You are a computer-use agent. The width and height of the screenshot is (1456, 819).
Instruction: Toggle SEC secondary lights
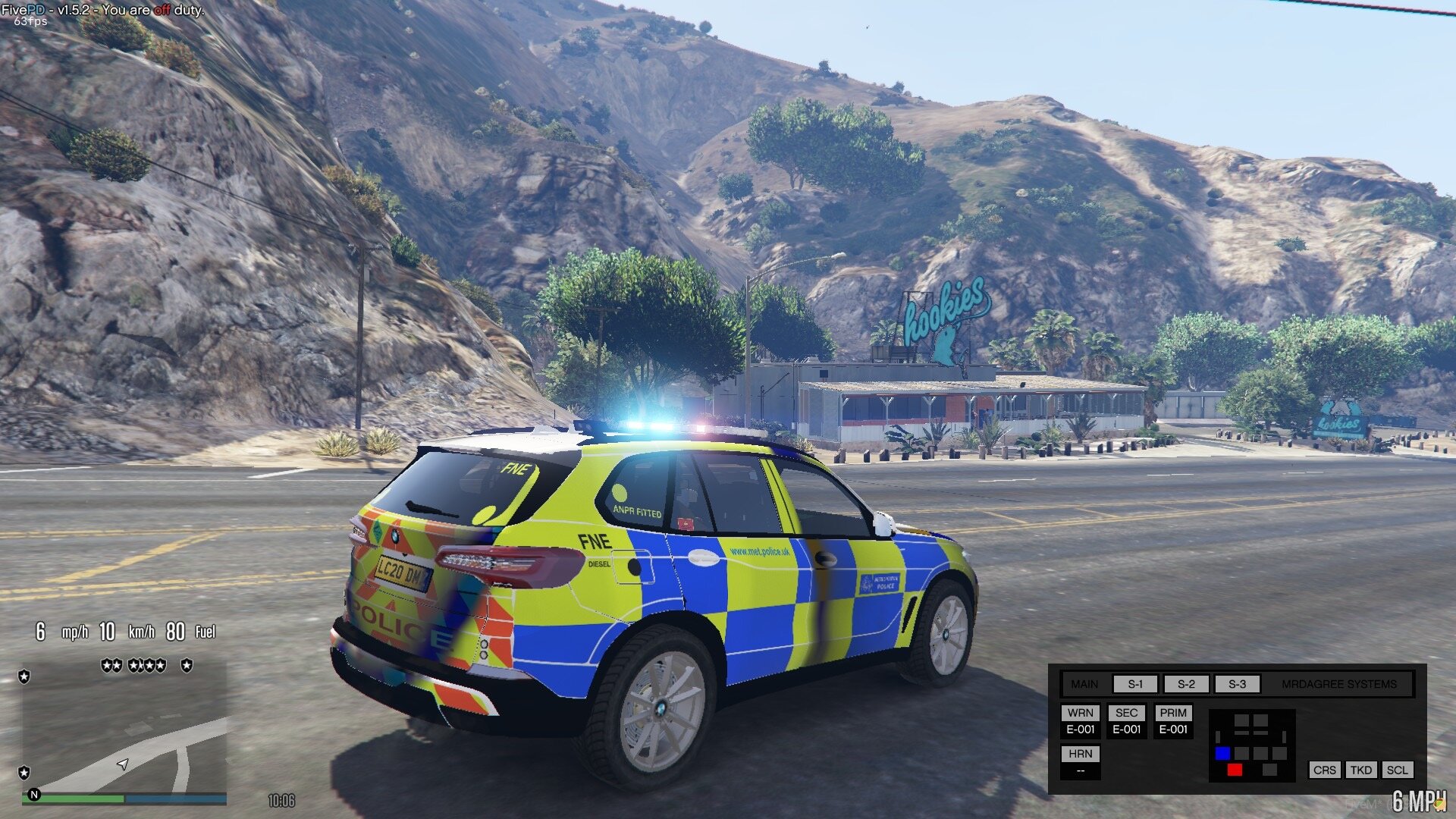click(x=1127, y=713)
